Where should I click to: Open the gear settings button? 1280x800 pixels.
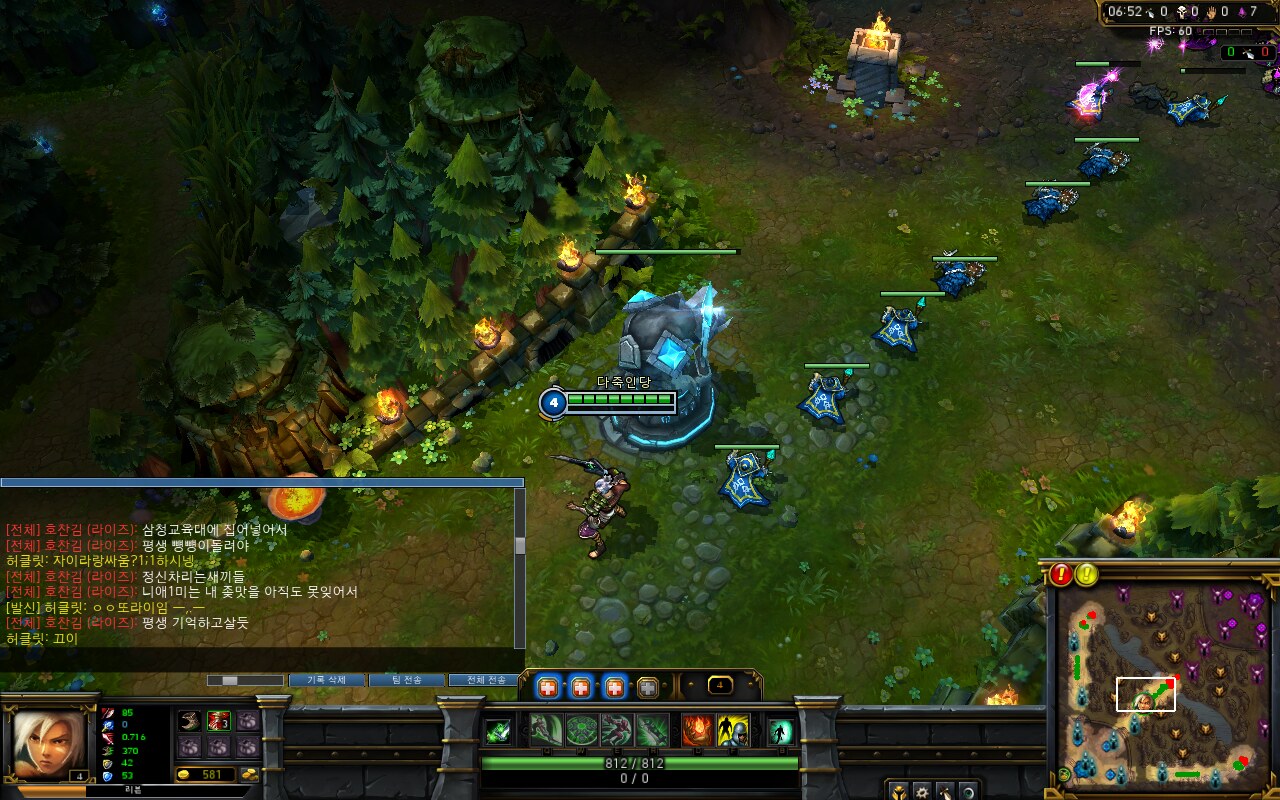[921, 791]
